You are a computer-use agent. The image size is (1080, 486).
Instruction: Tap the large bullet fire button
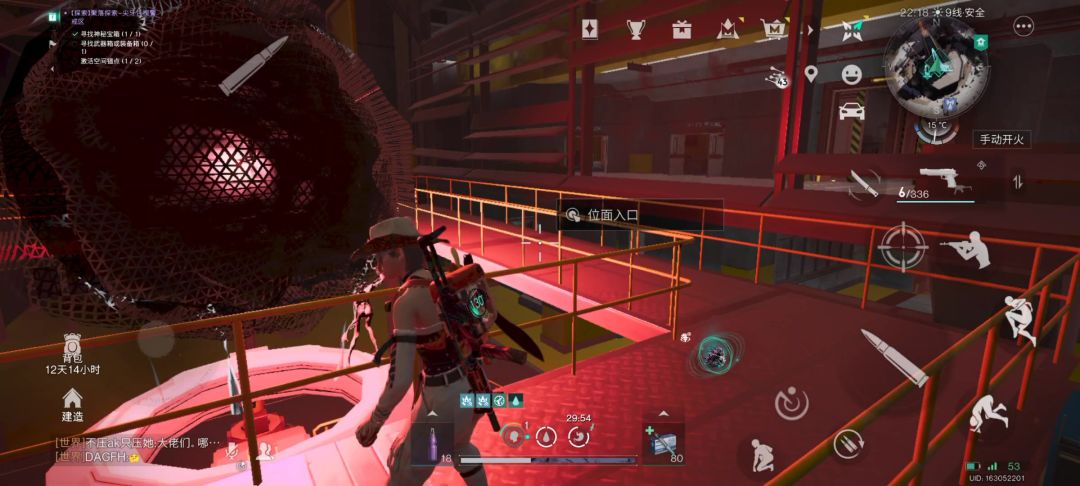(894, 358)
